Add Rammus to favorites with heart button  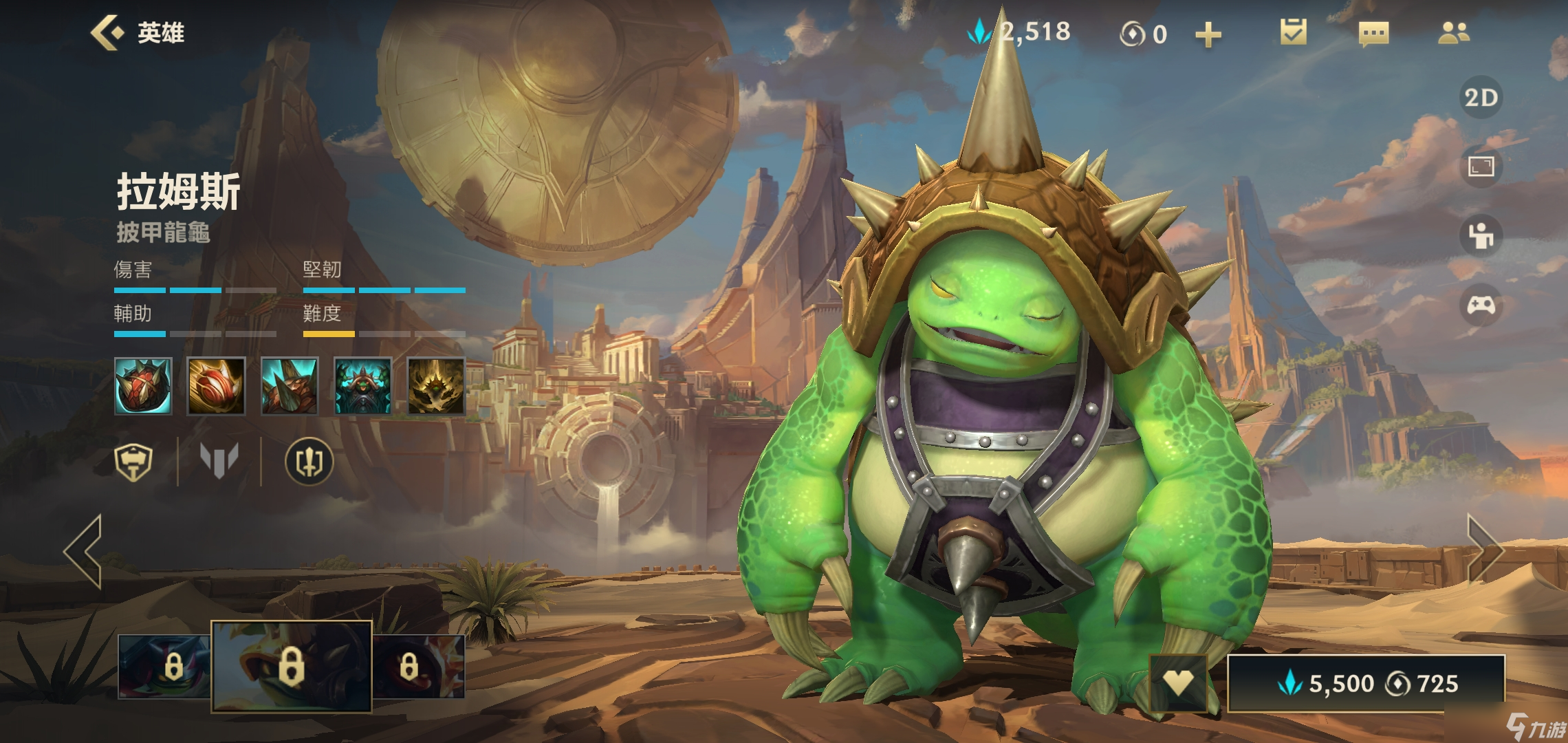1177,682
